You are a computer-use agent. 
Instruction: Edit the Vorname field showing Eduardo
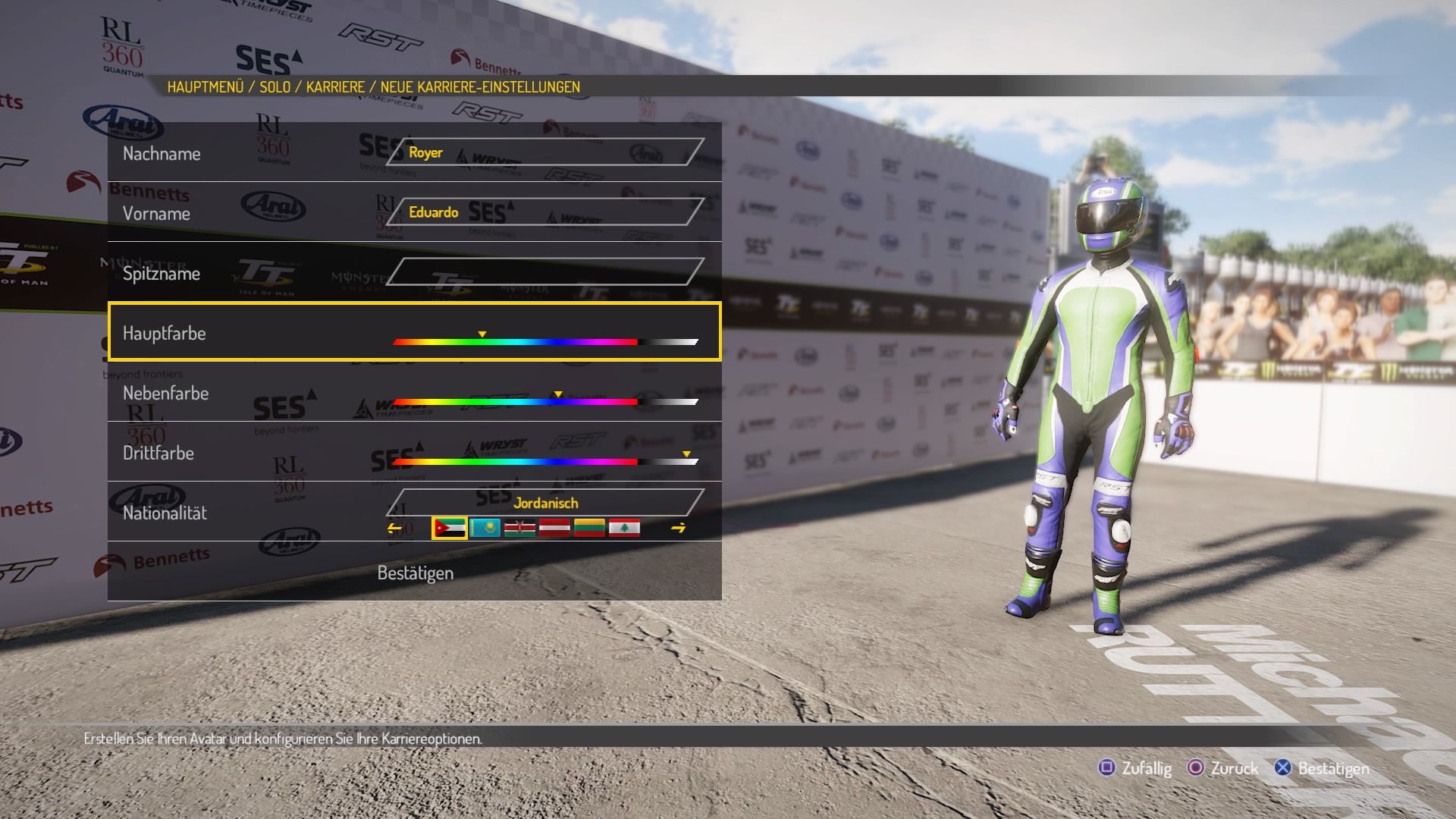tap(544, 212)
